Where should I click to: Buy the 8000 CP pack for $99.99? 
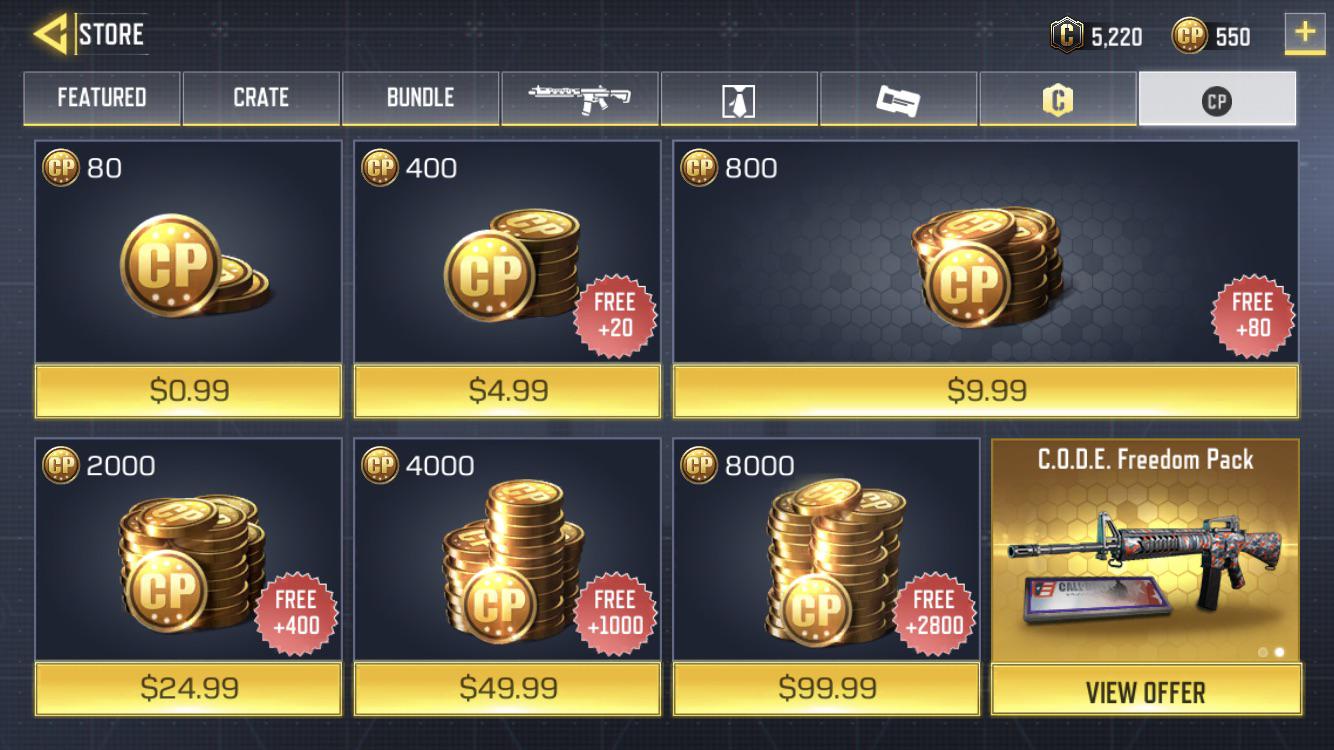pos(825,689)
